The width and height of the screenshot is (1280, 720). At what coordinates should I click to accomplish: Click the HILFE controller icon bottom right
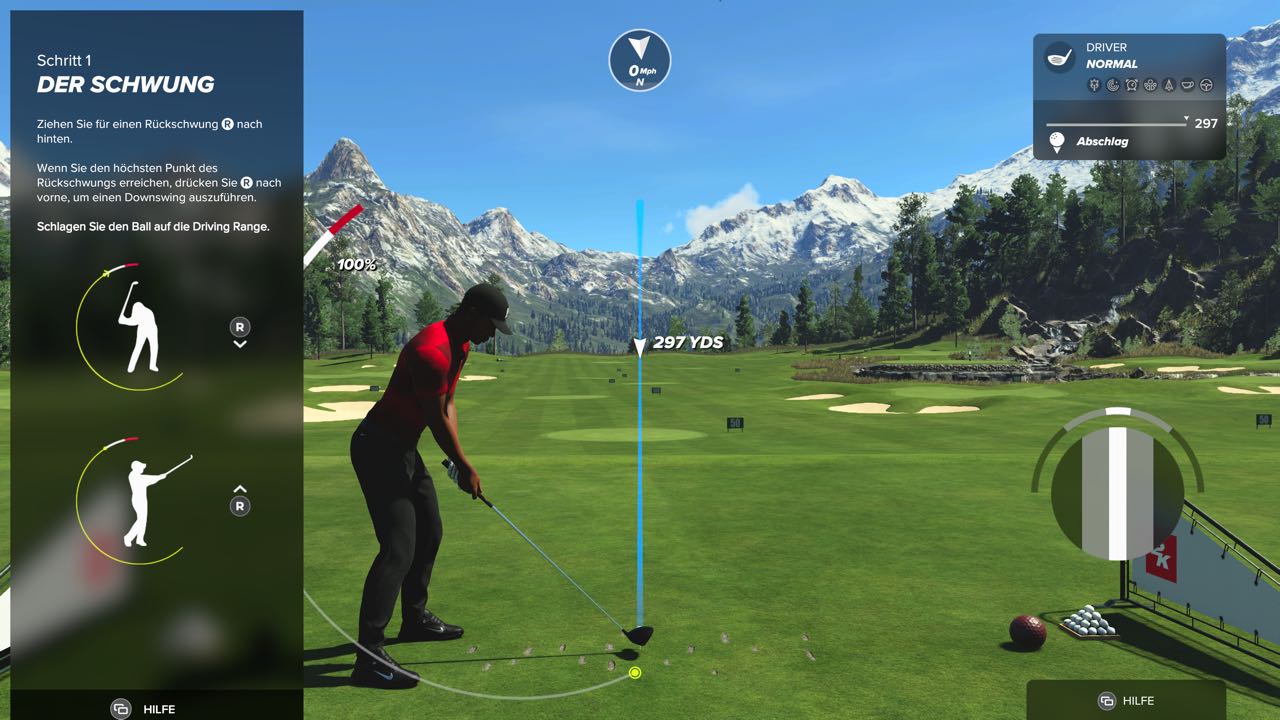tap(1108, 701)
